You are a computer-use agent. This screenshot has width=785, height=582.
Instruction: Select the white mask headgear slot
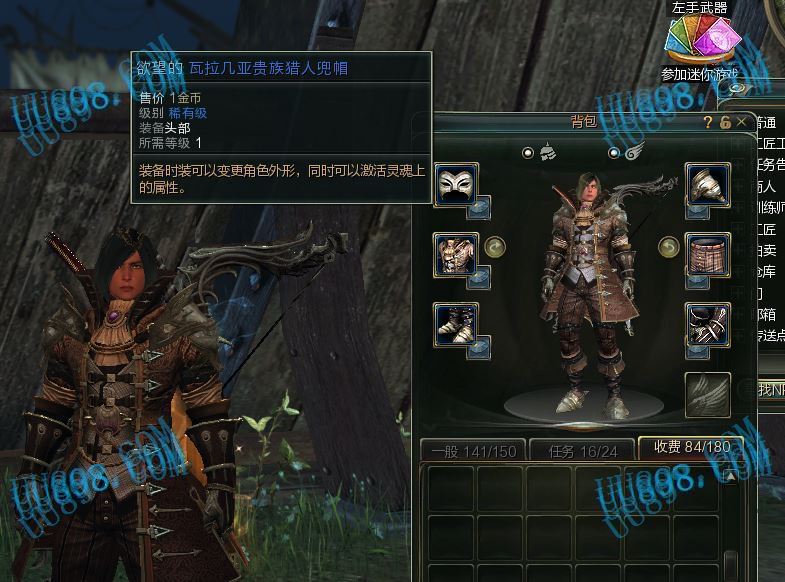coord(454,185)
